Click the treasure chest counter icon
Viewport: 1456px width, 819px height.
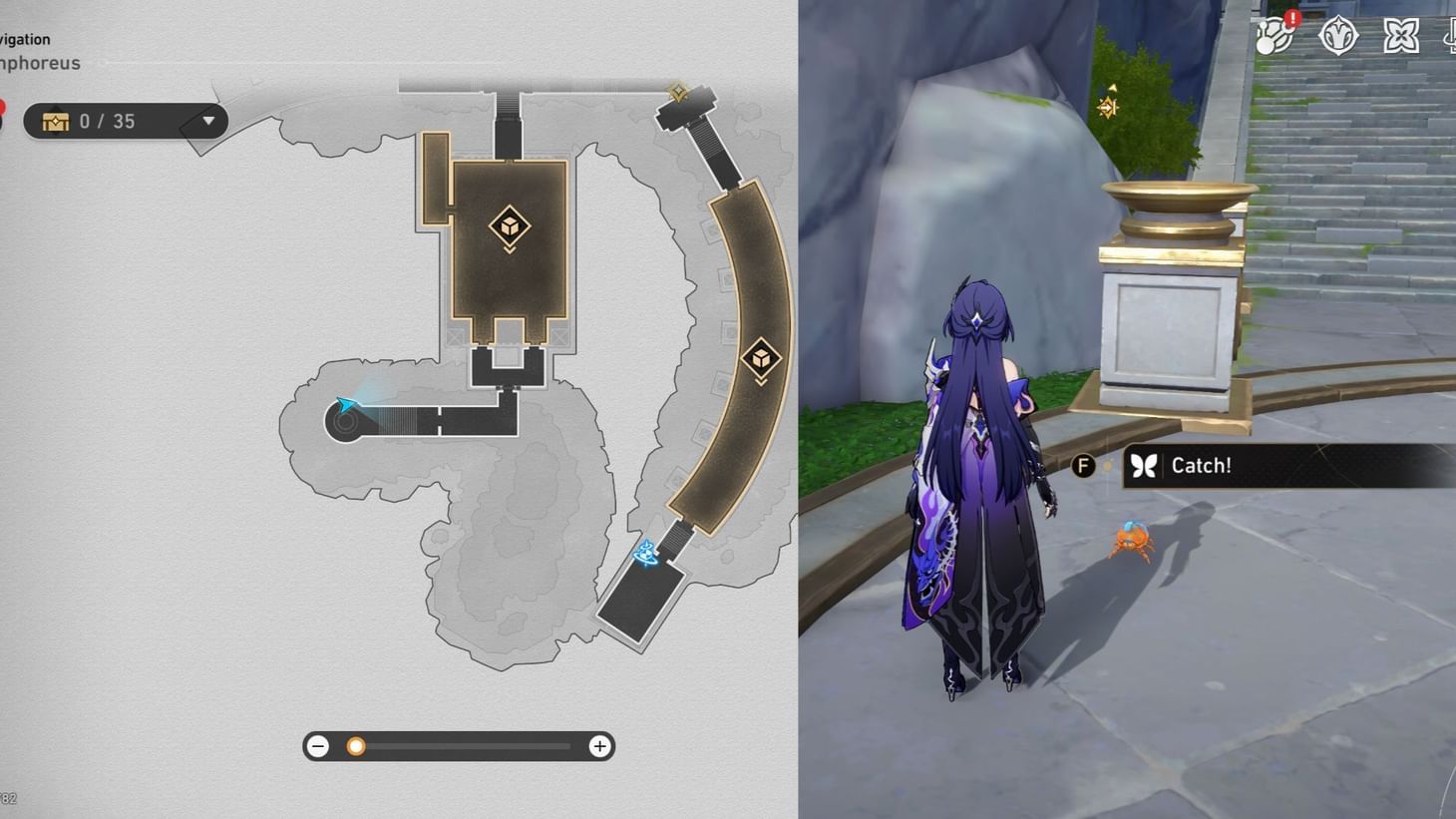tap(56, 121)
